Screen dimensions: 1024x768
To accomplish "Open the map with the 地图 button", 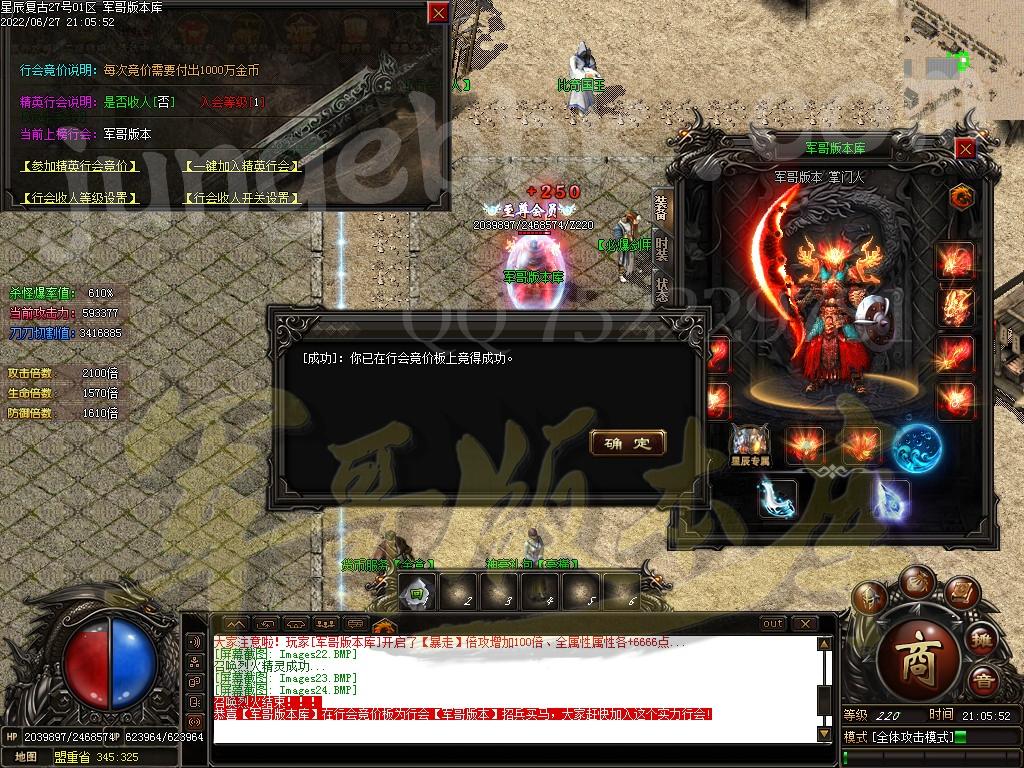I will (26, 756).
